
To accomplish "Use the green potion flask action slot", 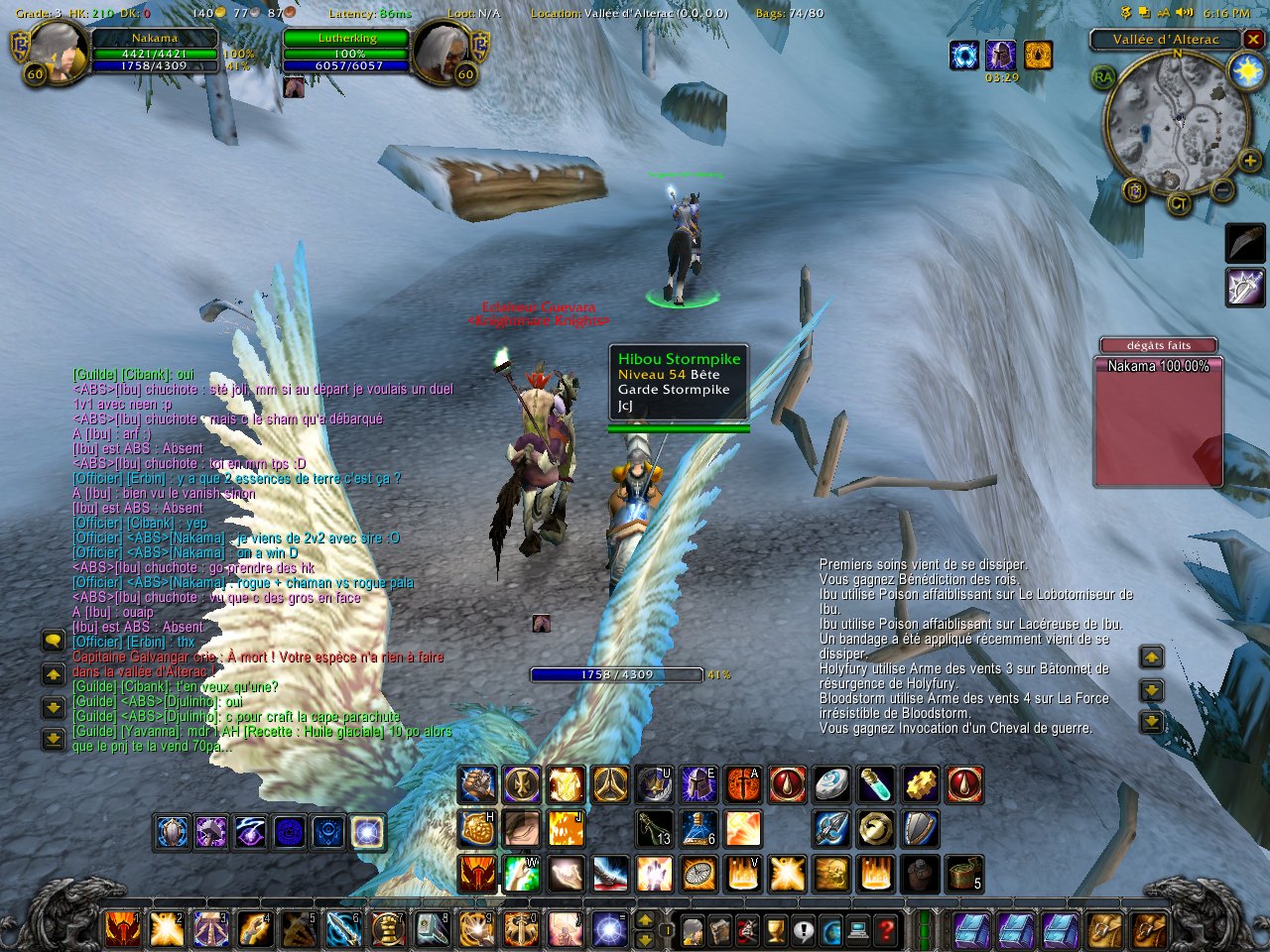I will pyautogui.click(x=875, y=784).
